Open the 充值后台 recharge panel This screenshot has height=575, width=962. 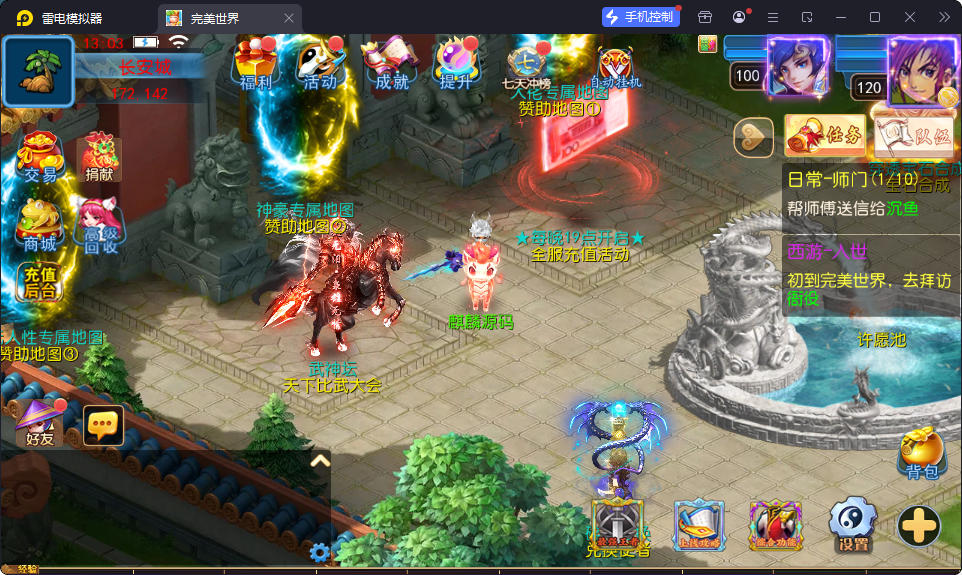tap(40, 282)
